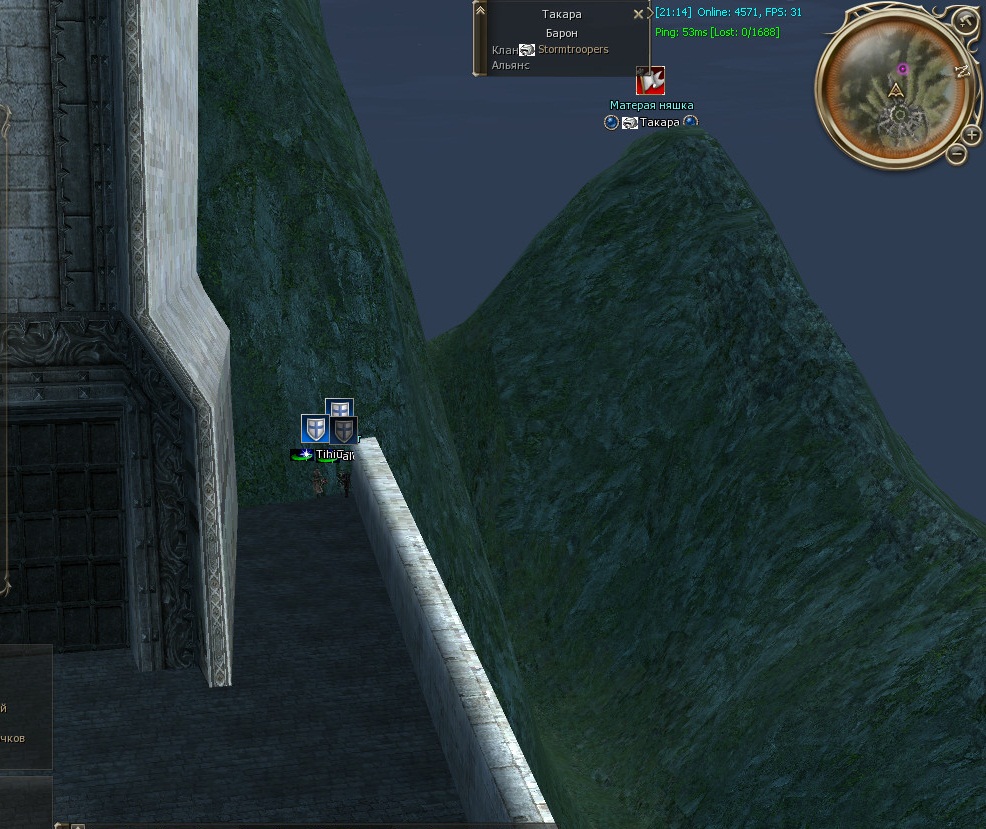The width and height of the screenshot is (986, 829).
Task: Close the Такара target window
Action: tap(639, 15)
